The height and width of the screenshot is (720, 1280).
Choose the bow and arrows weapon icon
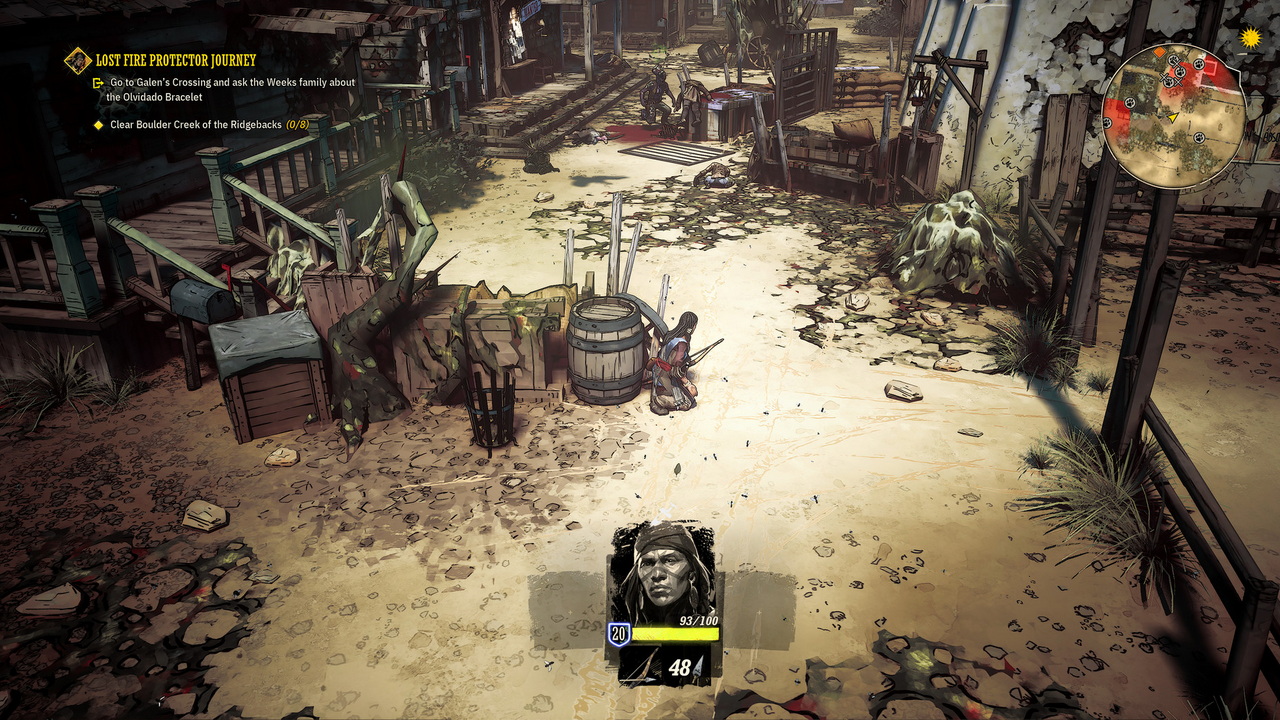[x=639, y=667]
